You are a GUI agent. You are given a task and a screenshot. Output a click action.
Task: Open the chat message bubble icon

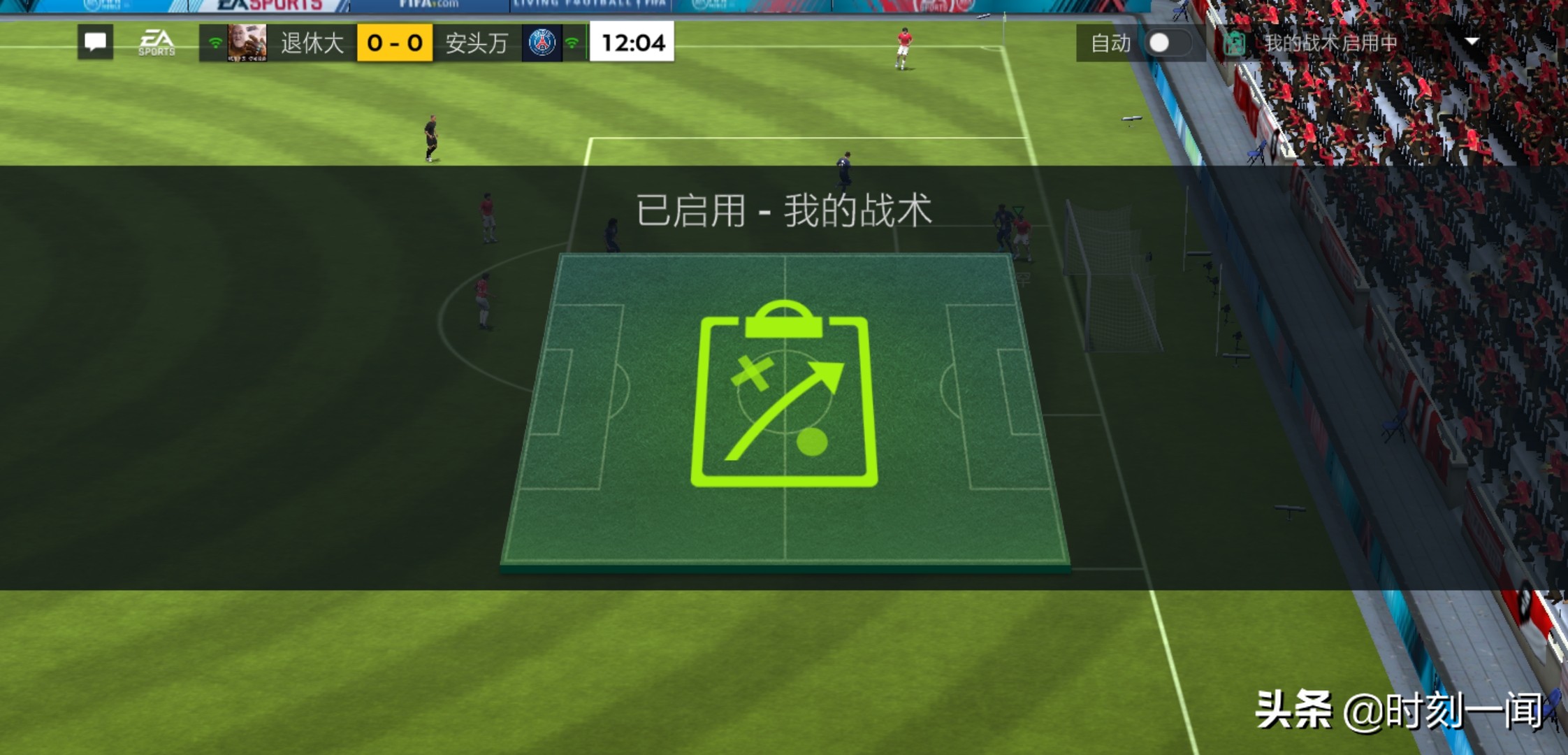pos(94,43)
